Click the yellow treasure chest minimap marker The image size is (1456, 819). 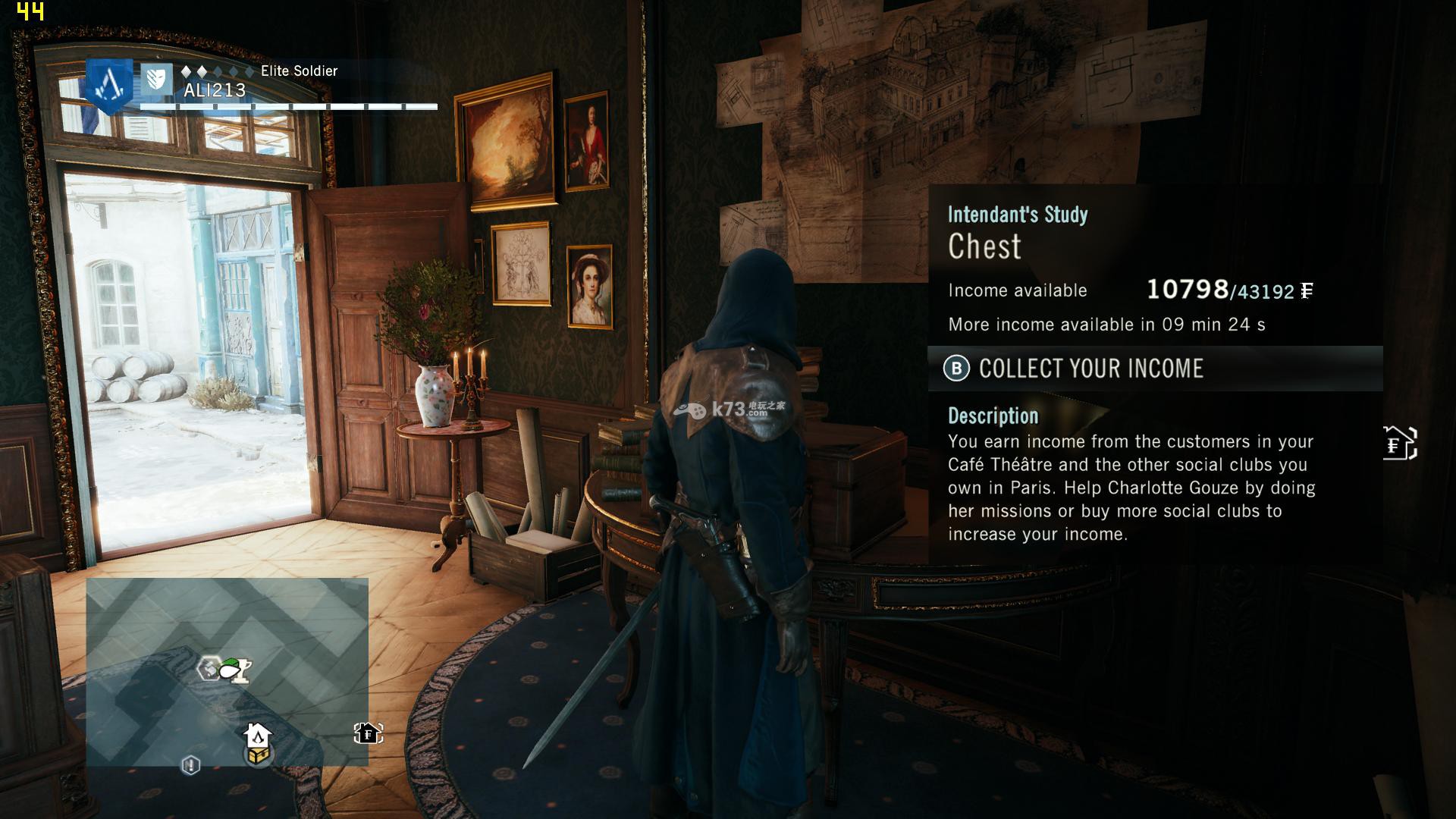tap(259, 755)
